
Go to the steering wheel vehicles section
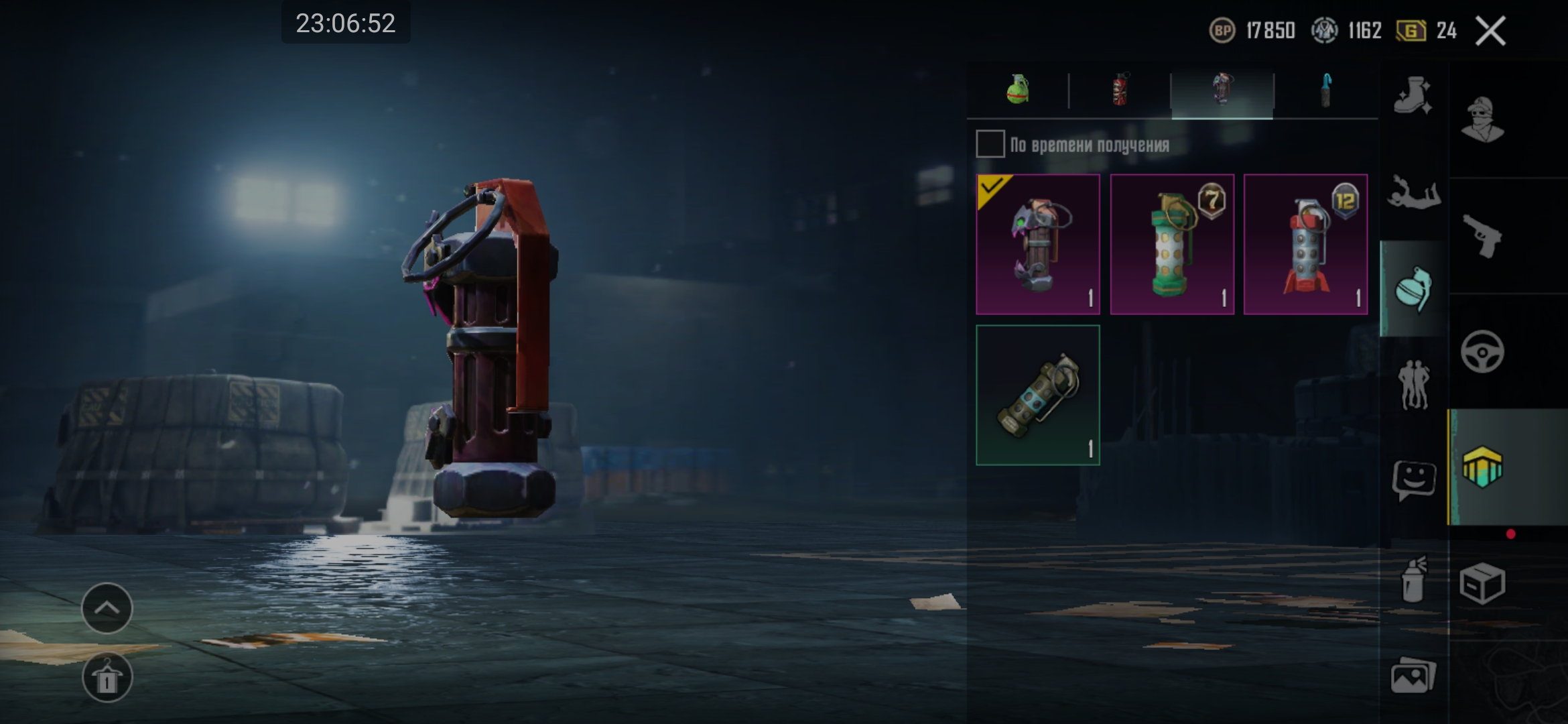click(x=1482, y=352)
